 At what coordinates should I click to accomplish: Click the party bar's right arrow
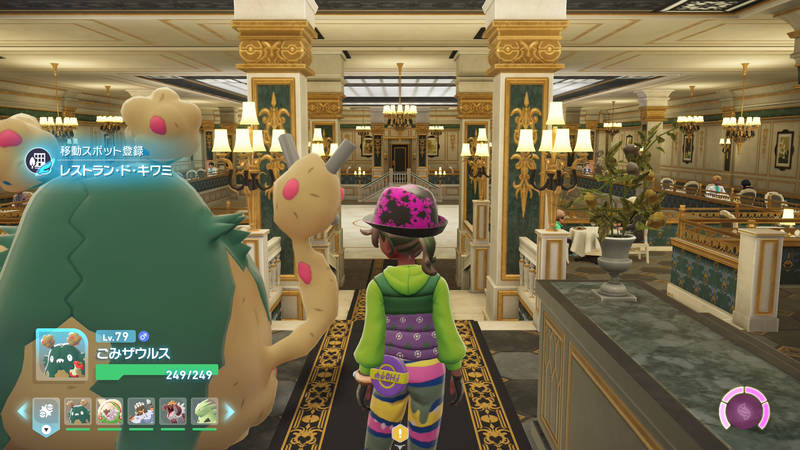(x=229, y=411)
